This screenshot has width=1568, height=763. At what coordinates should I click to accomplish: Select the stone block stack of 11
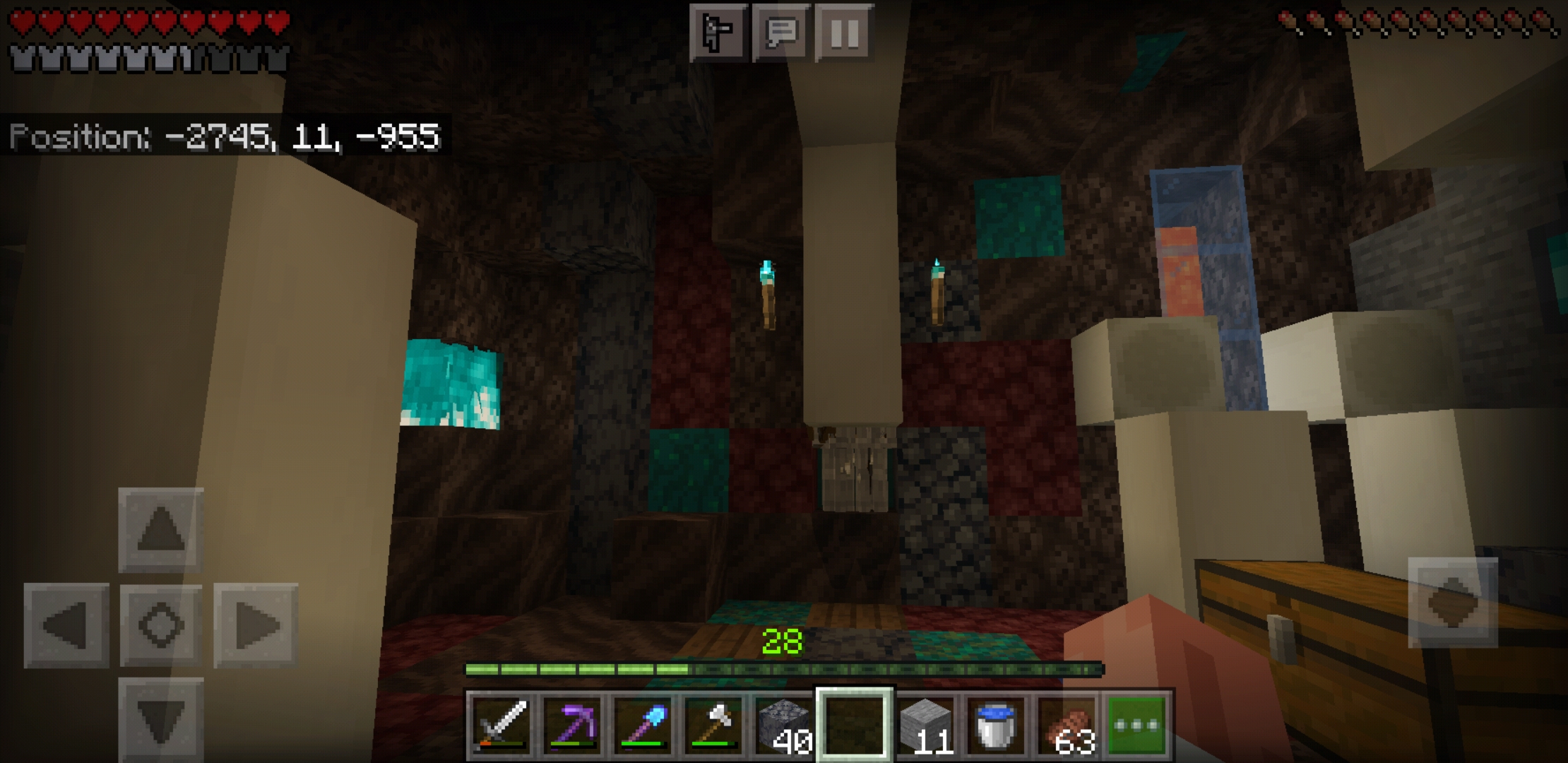pos(927,723)
